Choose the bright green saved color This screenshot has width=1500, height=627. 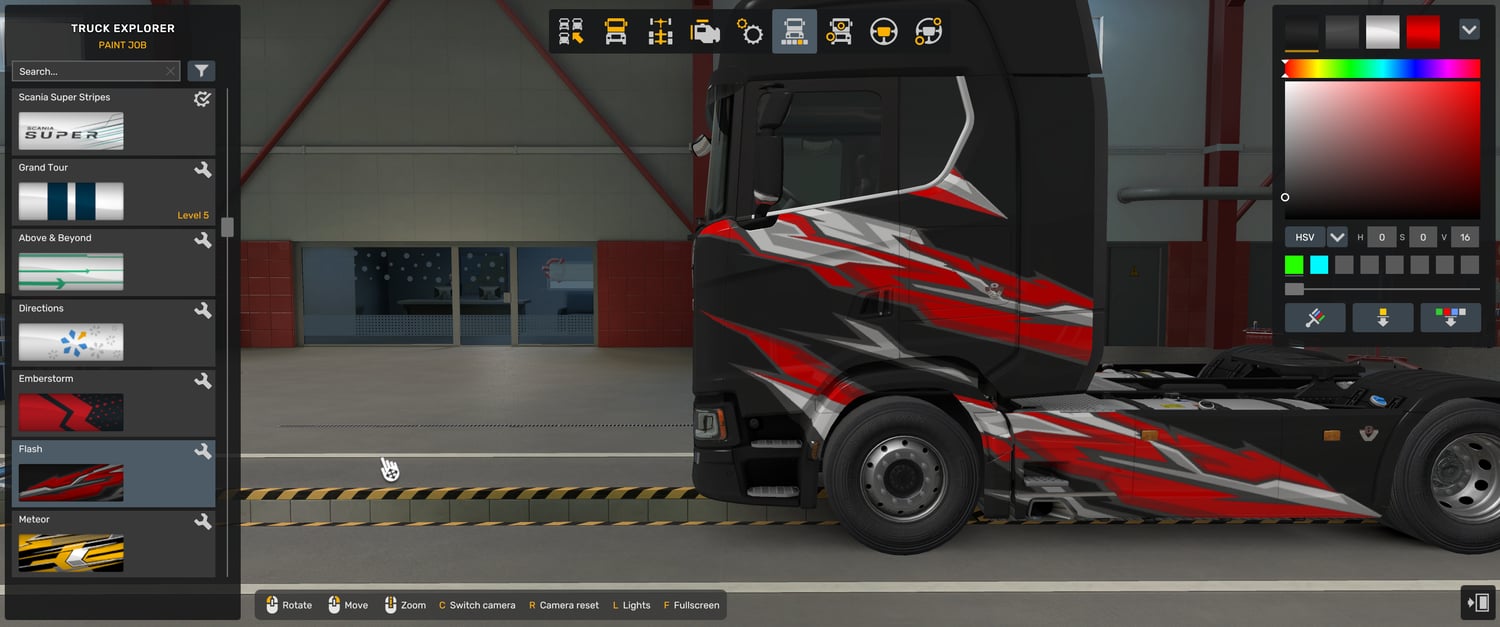(x=1294, y=265)
